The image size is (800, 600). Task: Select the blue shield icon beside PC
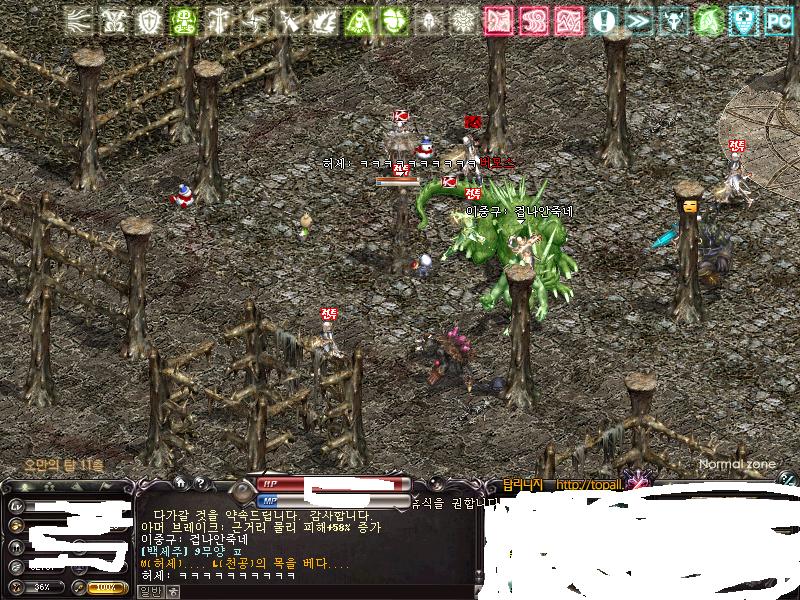pyautogui.click(x=743, y=20)
